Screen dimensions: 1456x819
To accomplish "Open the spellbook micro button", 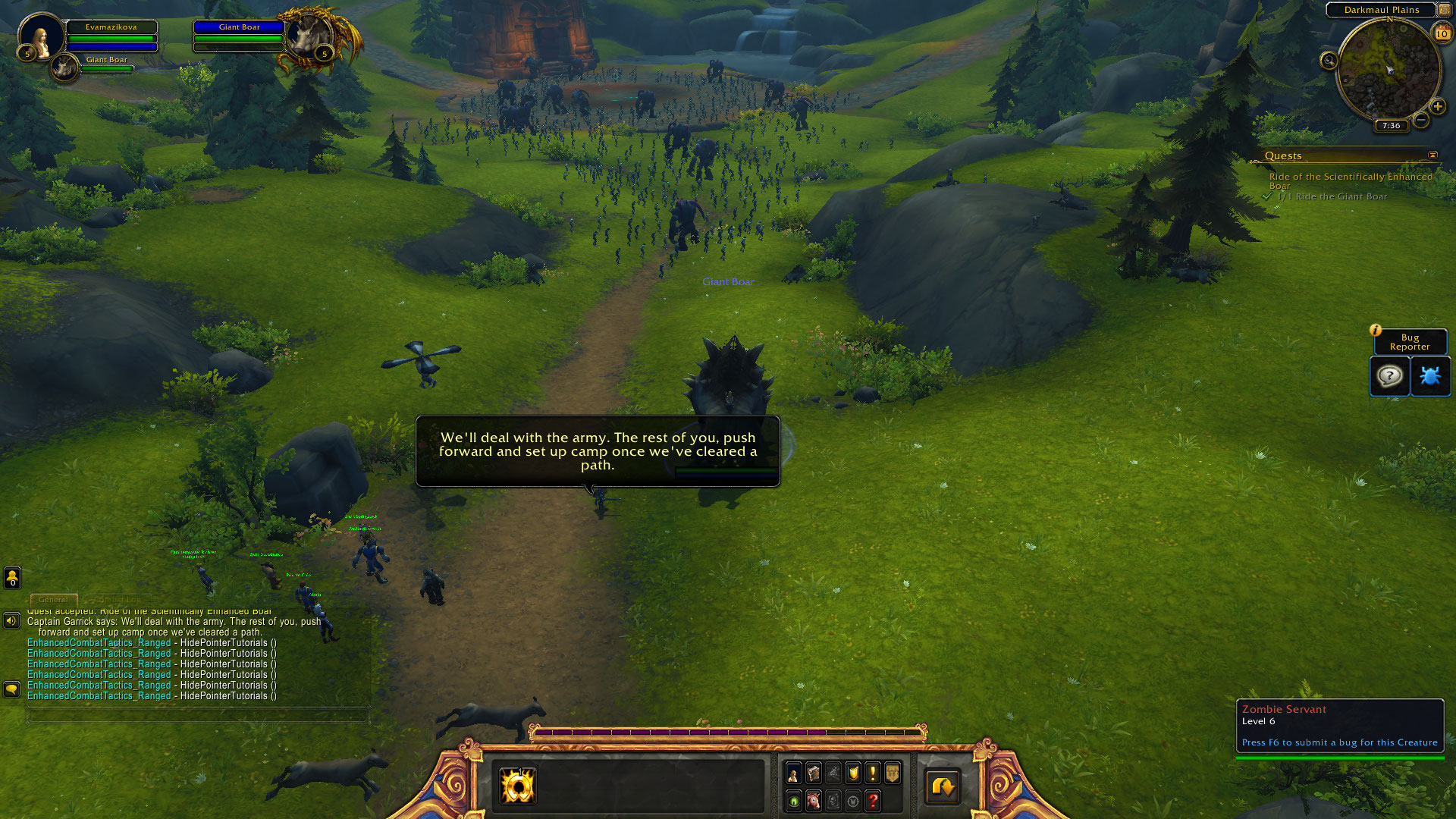I will click(x=813, y=773).
